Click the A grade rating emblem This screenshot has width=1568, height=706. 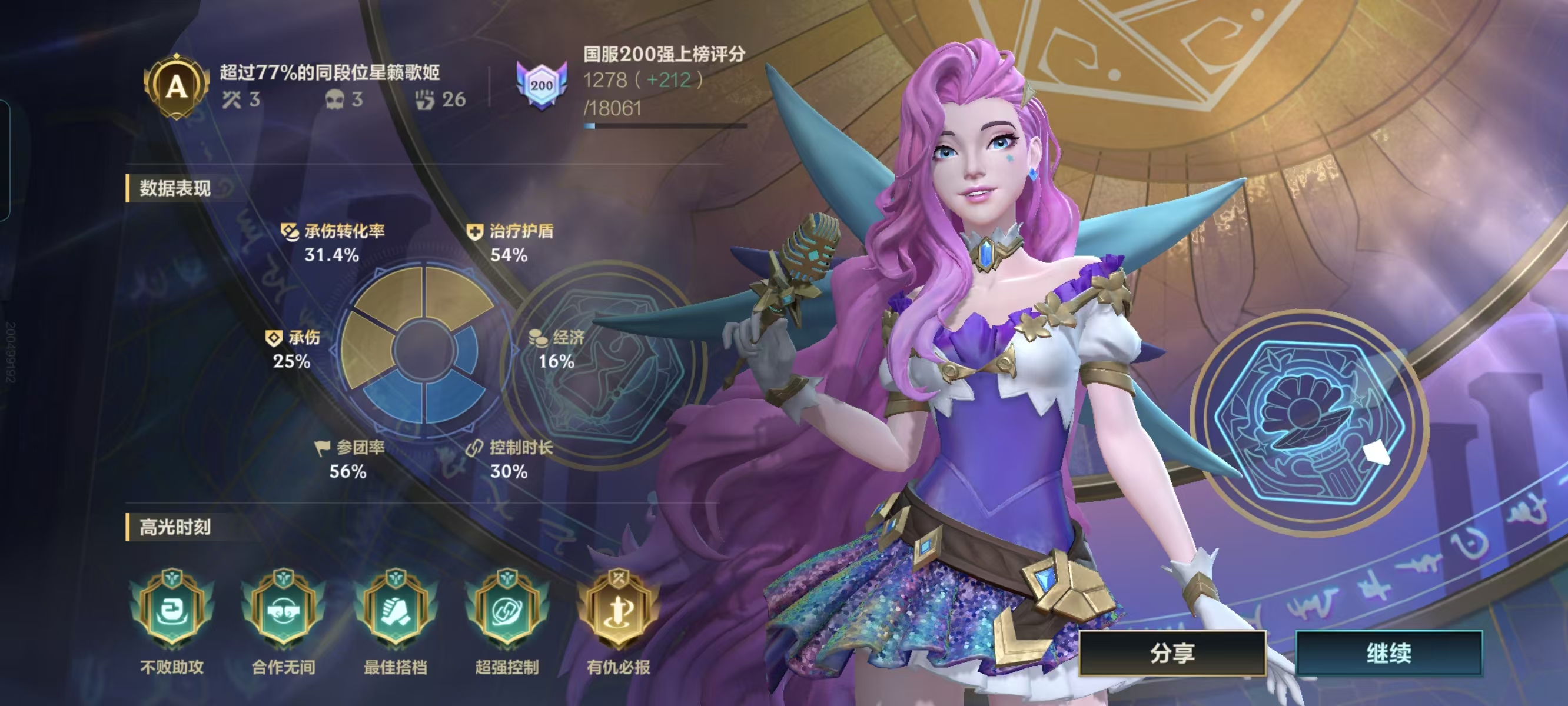(176, 86)
